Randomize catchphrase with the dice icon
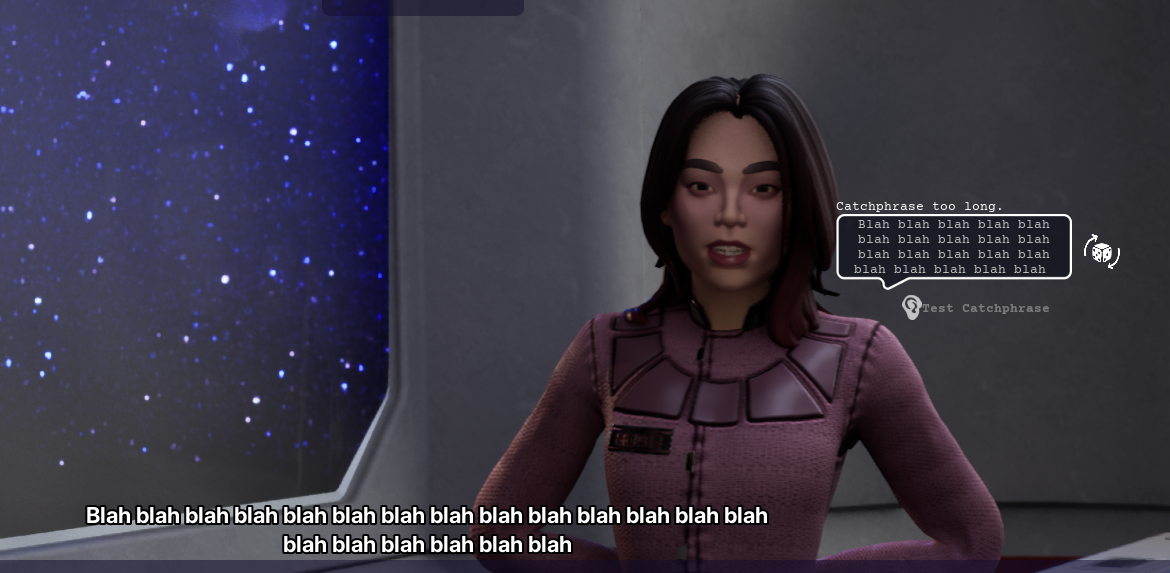The height and width of the screenshot is (573, 1170). tap(1102, 252)
